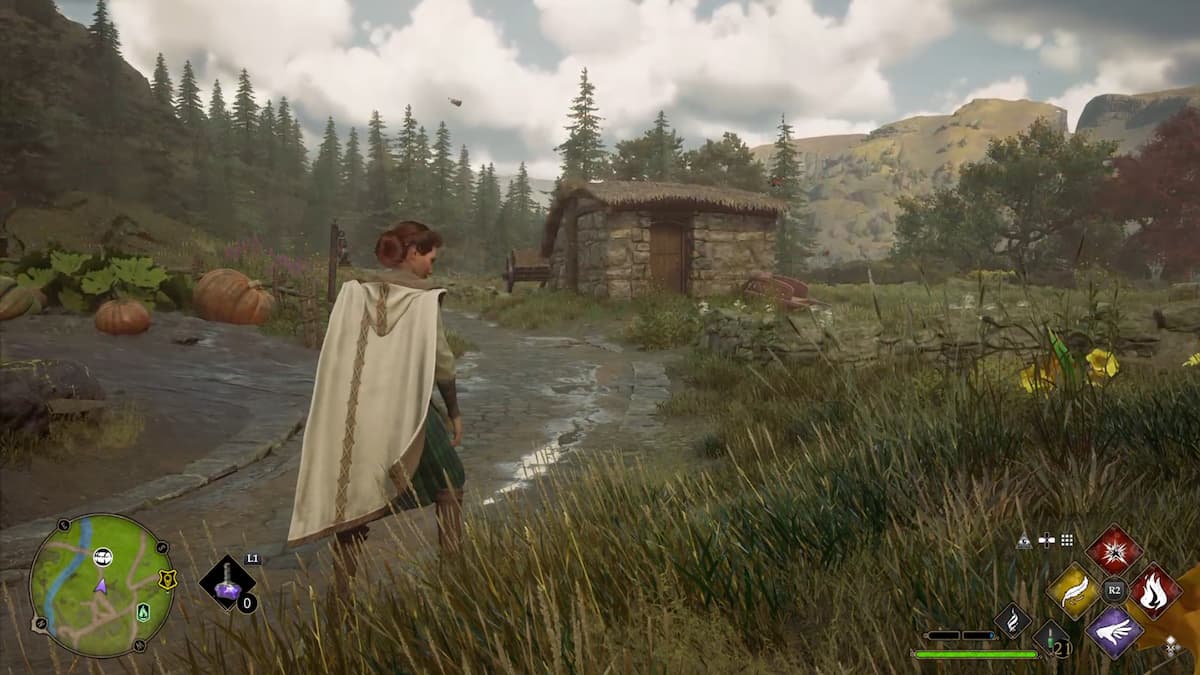This screenshot has height=675, width=1200.
Task: Click the eye triangle Revelio indicator
Action: 1024,540
